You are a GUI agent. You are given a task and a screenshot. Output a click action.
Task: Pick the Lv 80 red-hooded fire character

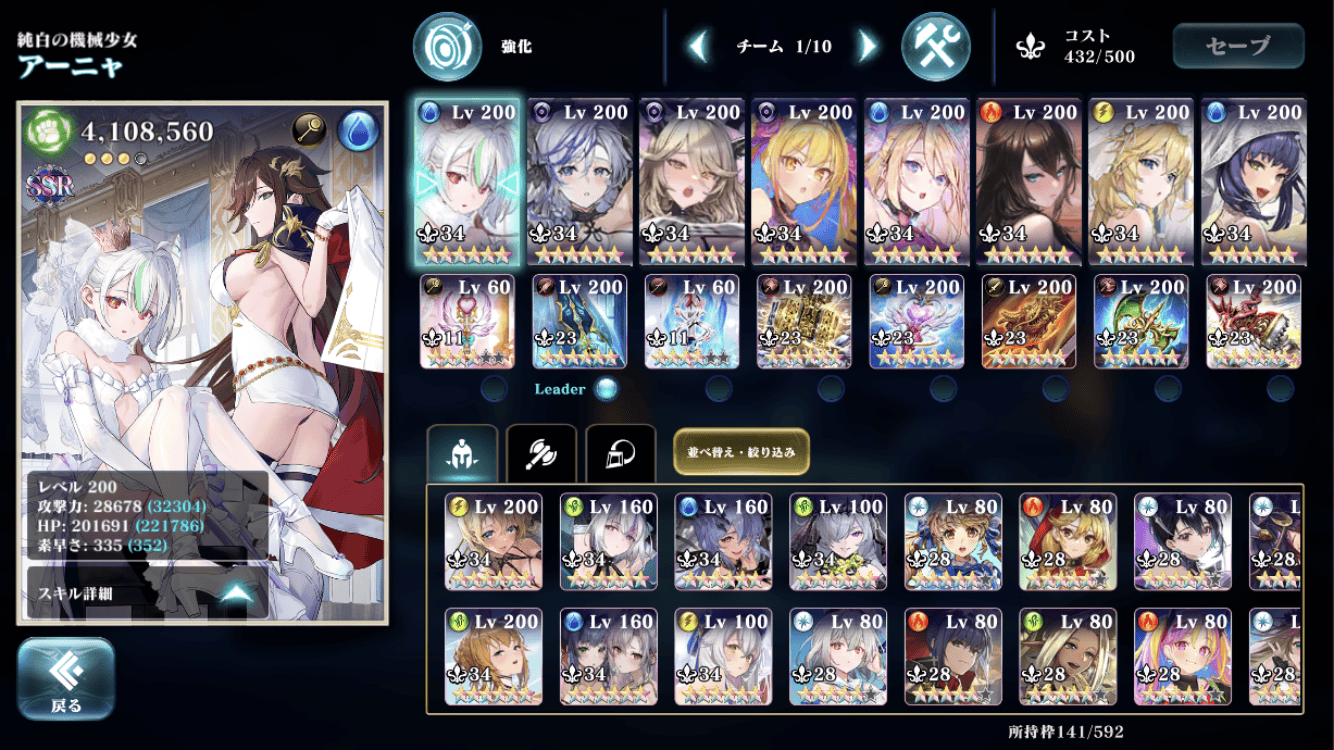click(1067, 542)
